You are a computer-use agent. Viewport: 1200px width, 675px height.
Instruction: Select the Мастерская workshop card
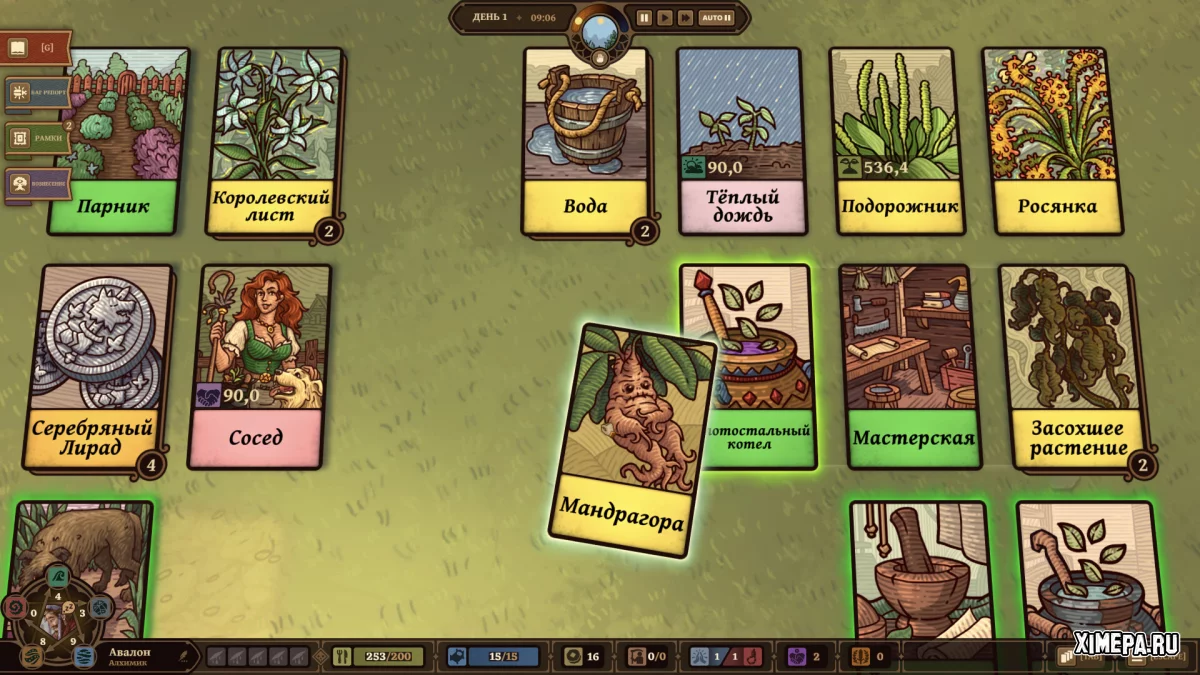point(910,365)
